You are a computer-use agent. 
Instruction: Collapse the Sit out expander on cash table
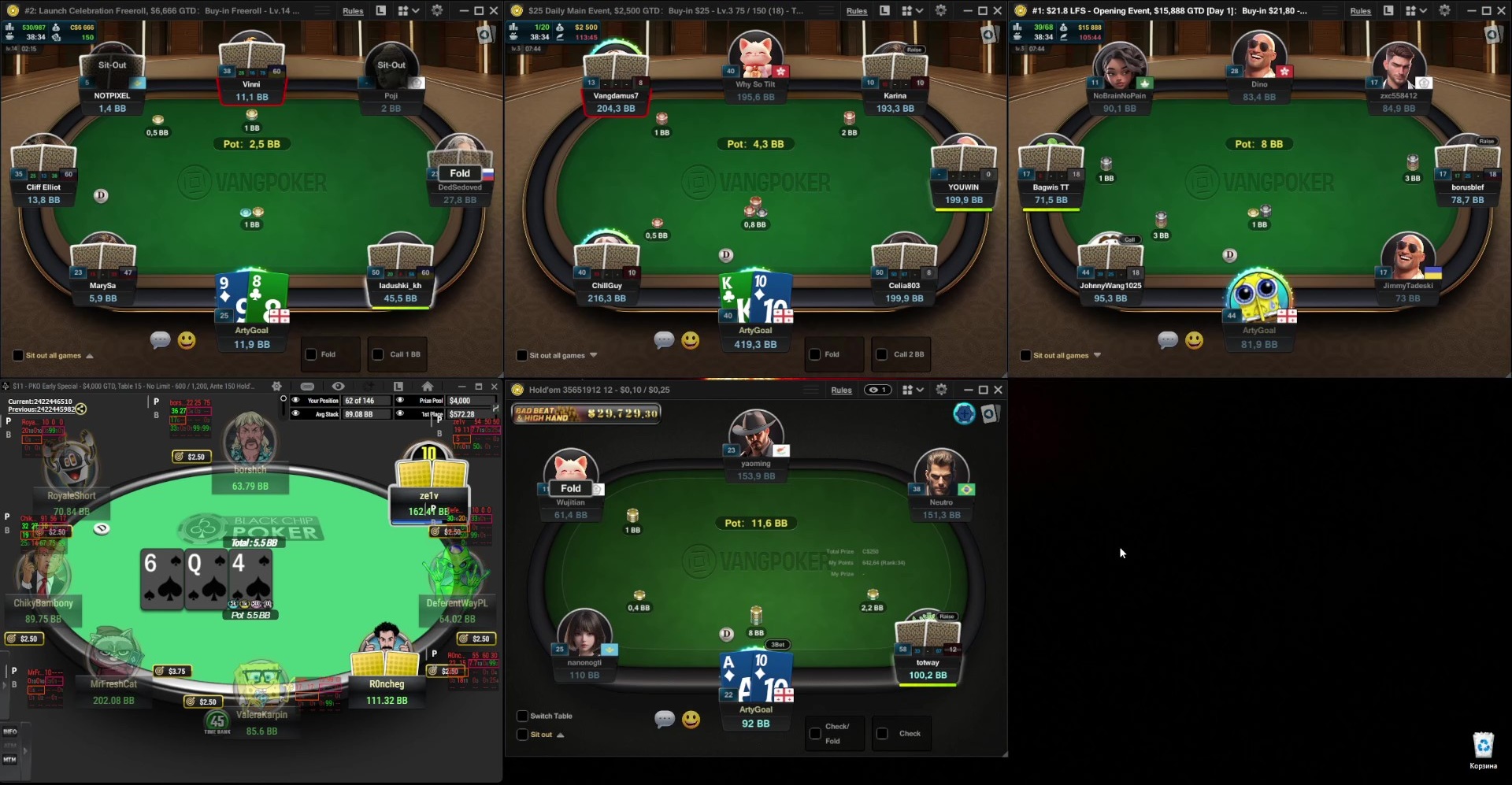point(560,735)
